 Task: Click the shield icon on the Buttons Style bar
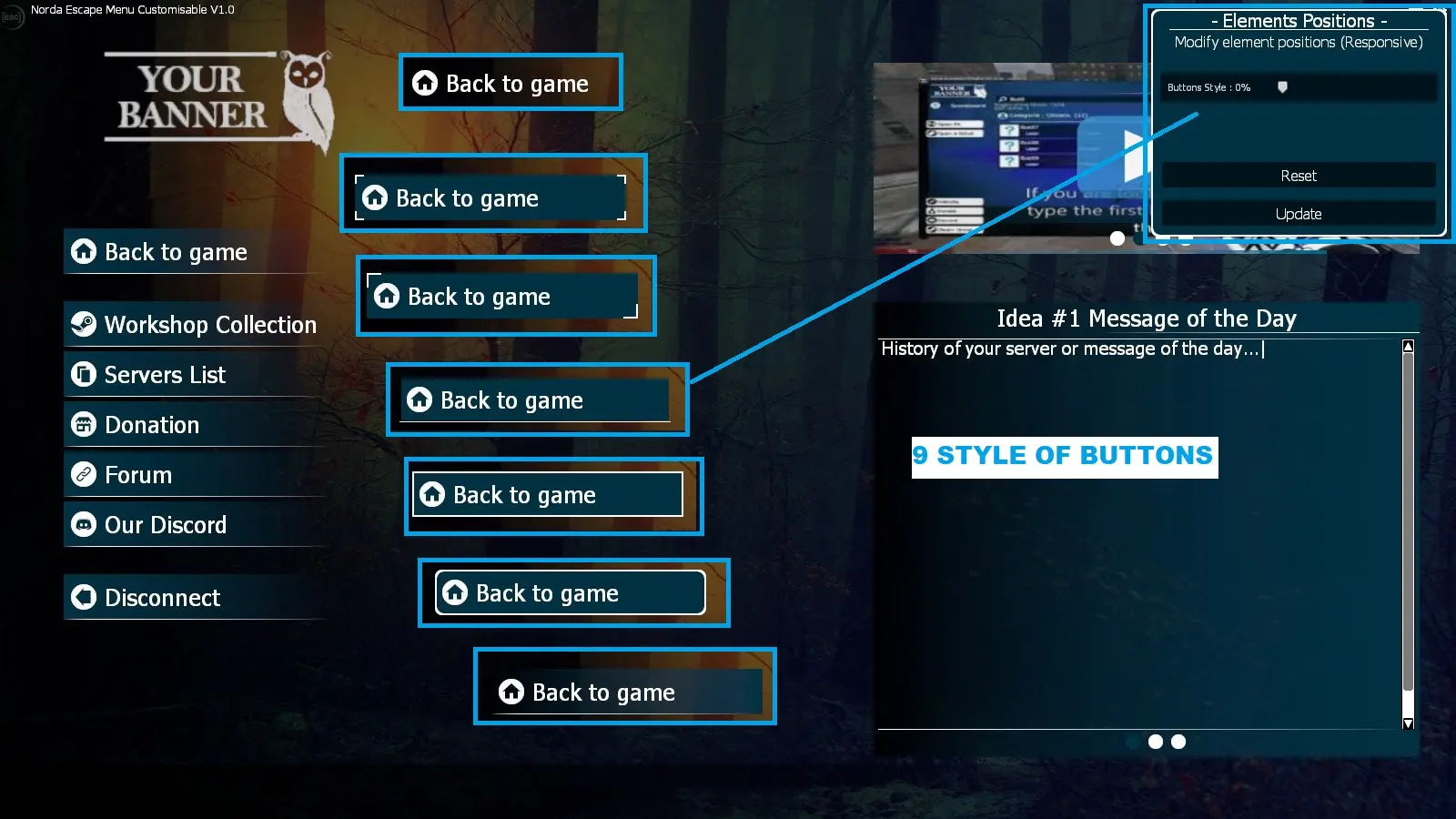(1283, 87)
